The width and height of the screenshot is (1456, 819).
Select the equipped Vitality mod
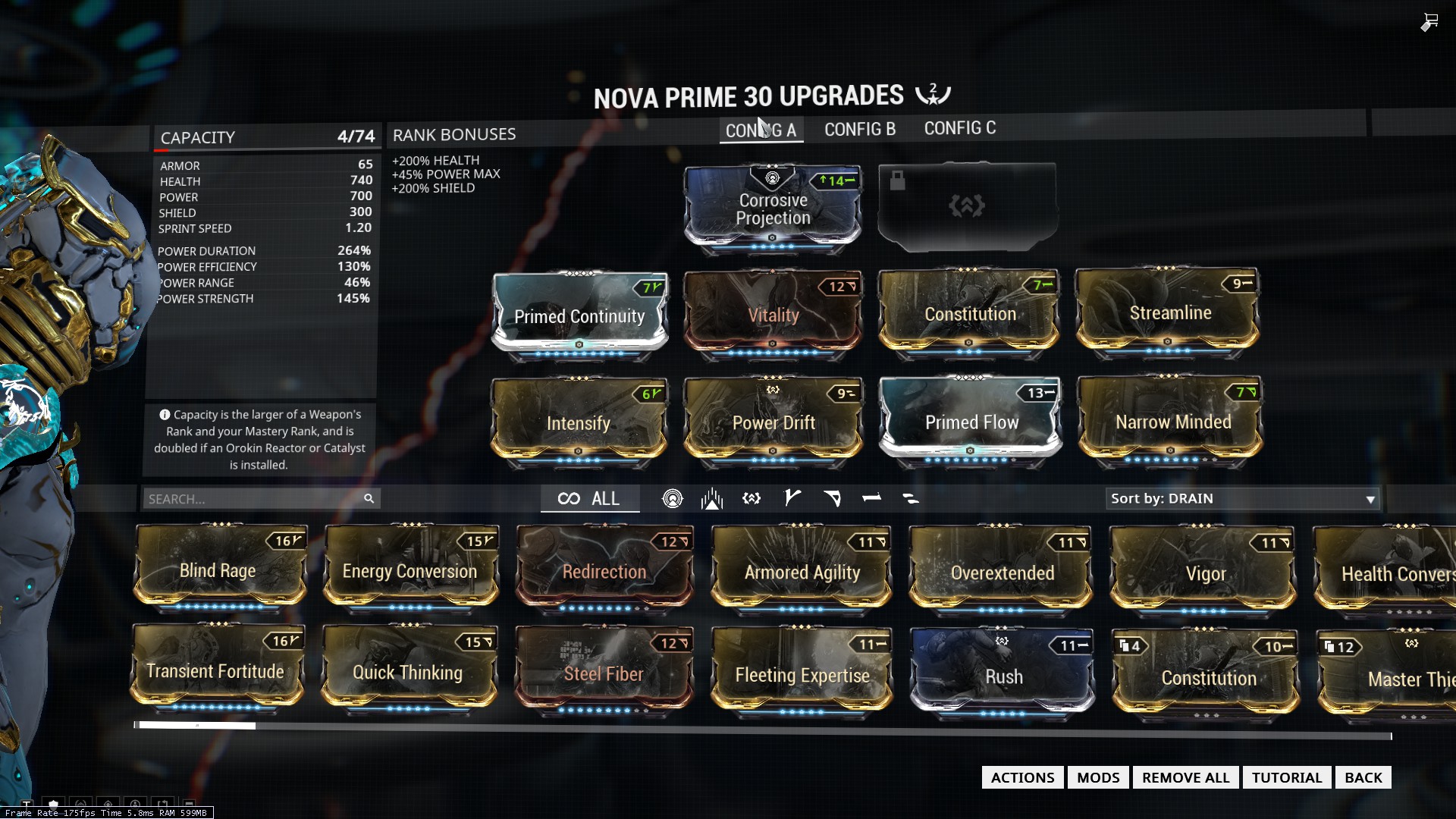coord(773,314)
